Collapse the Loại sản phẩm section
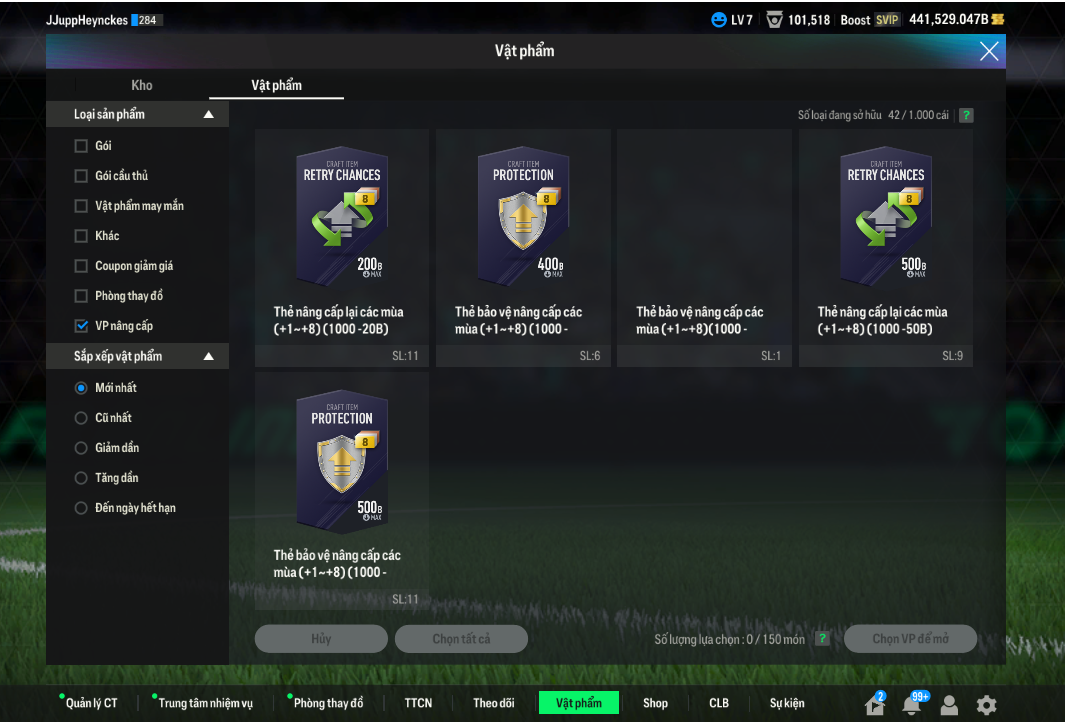 [x=209, y=115]
